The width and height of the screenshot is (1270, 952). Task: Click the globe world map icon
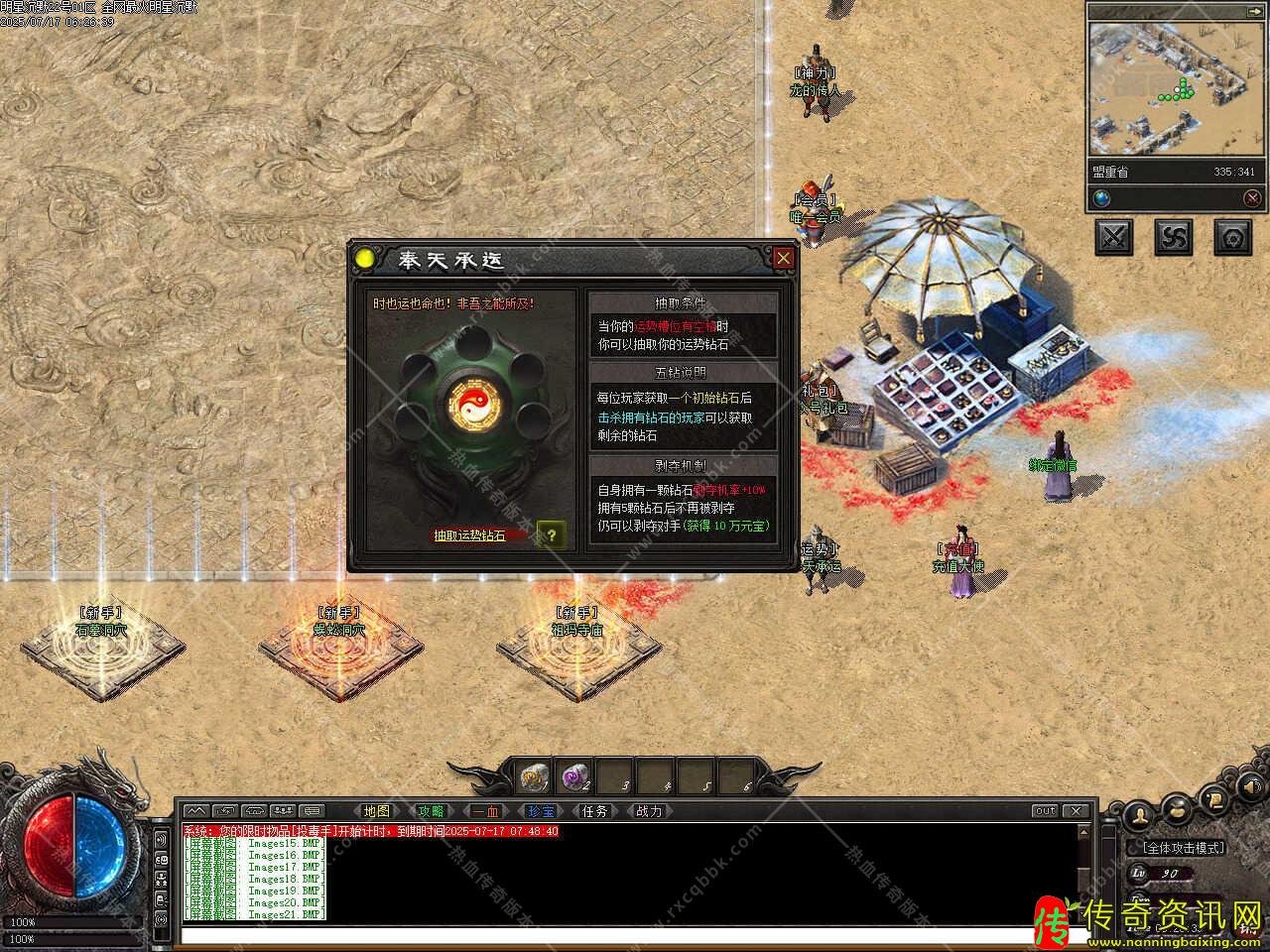[1102, 198]
